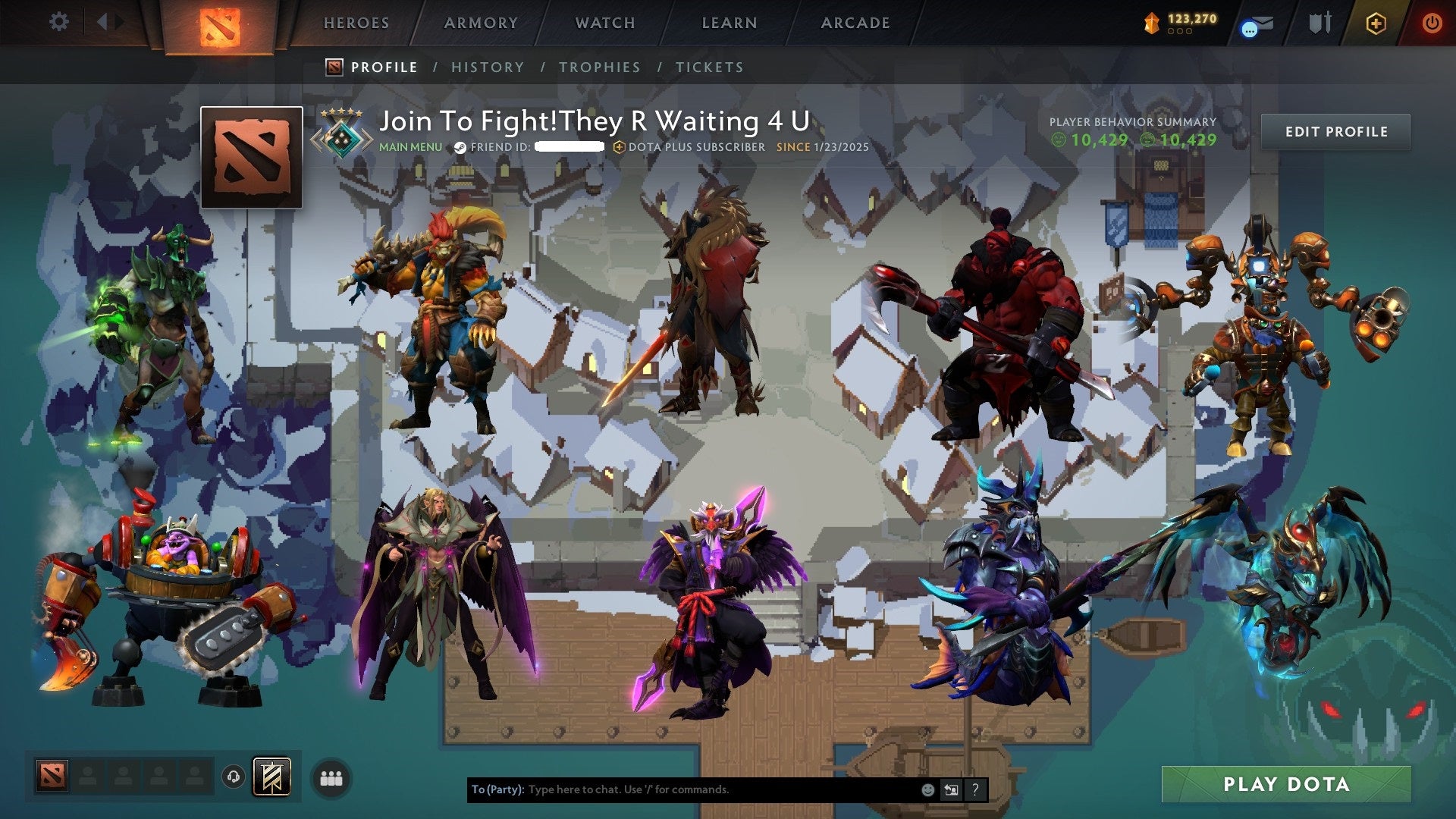Expand player behavior summary details

click(1132, 121)
